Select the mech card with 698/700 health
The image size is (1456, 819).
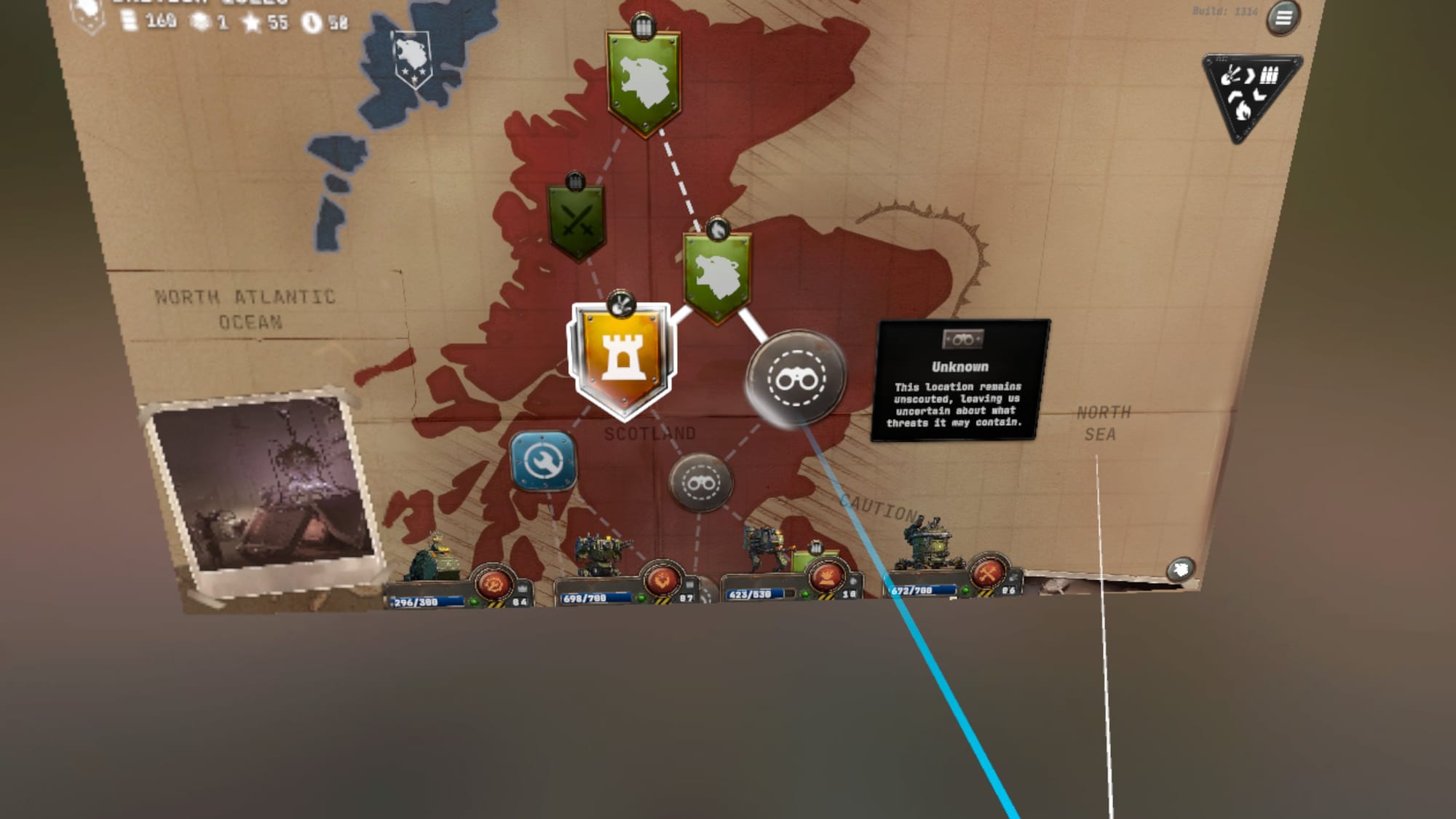[628, 580]
